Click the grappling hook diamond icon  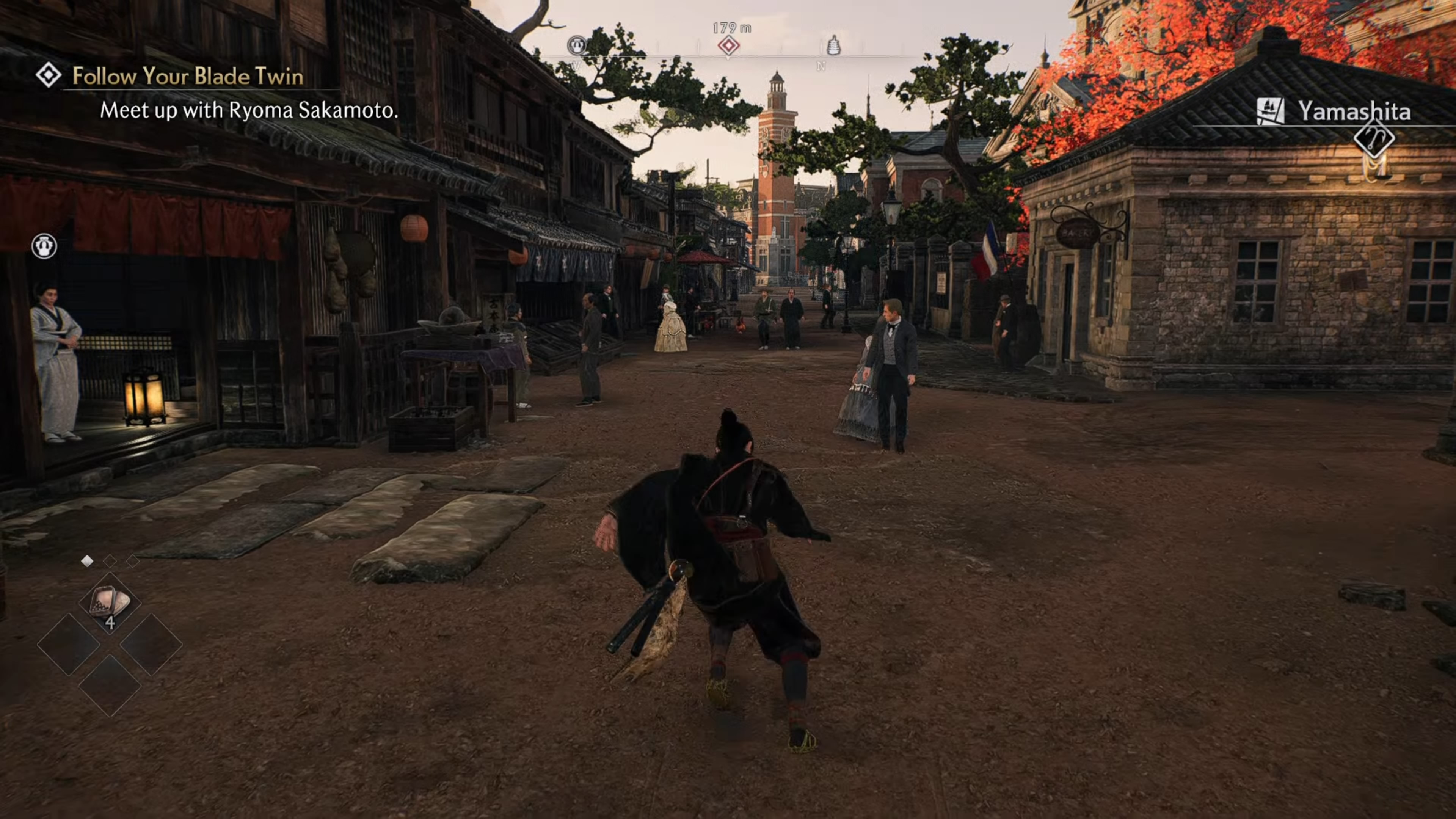point(1373,138)
